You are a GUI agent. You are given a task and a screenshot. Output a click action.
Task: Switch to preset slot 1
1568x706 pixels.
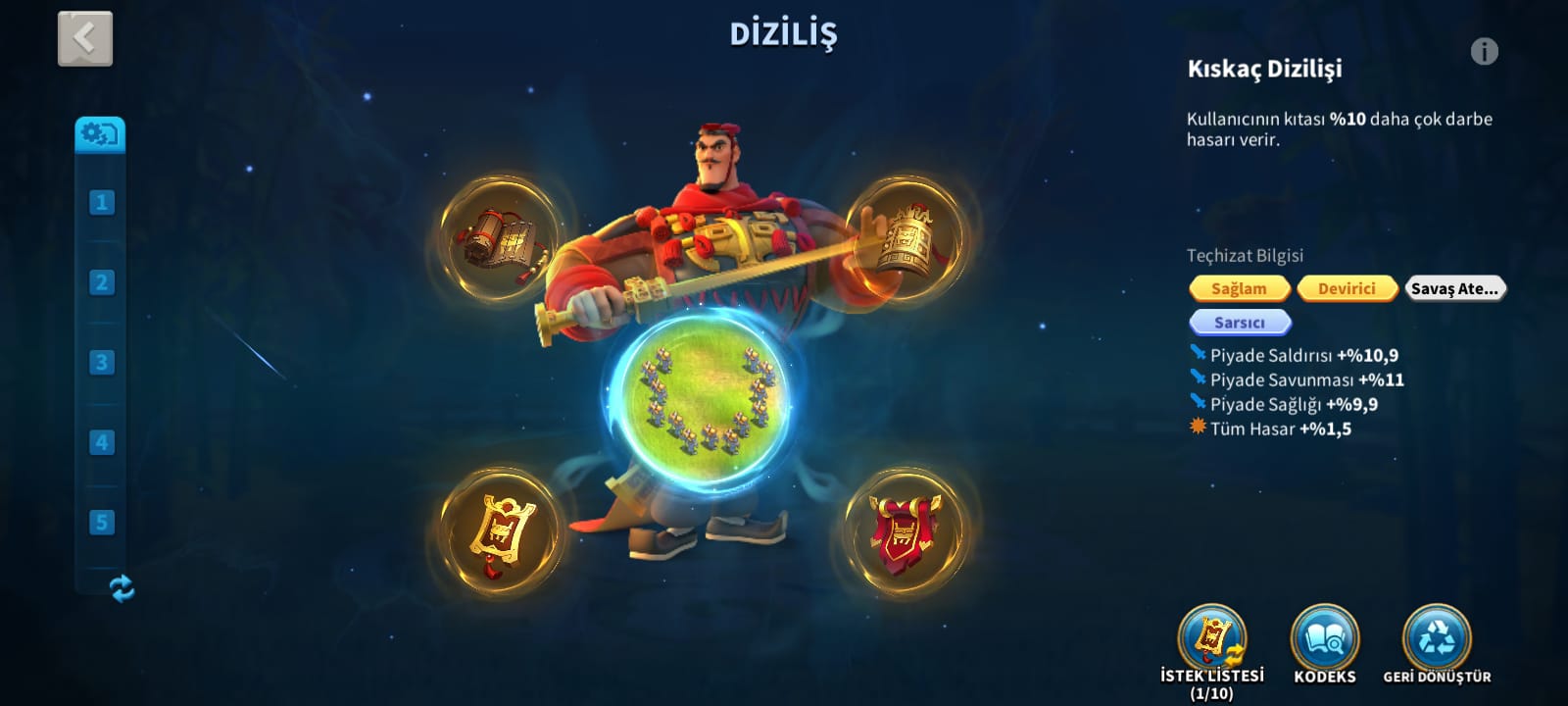[x=101, y=203]
